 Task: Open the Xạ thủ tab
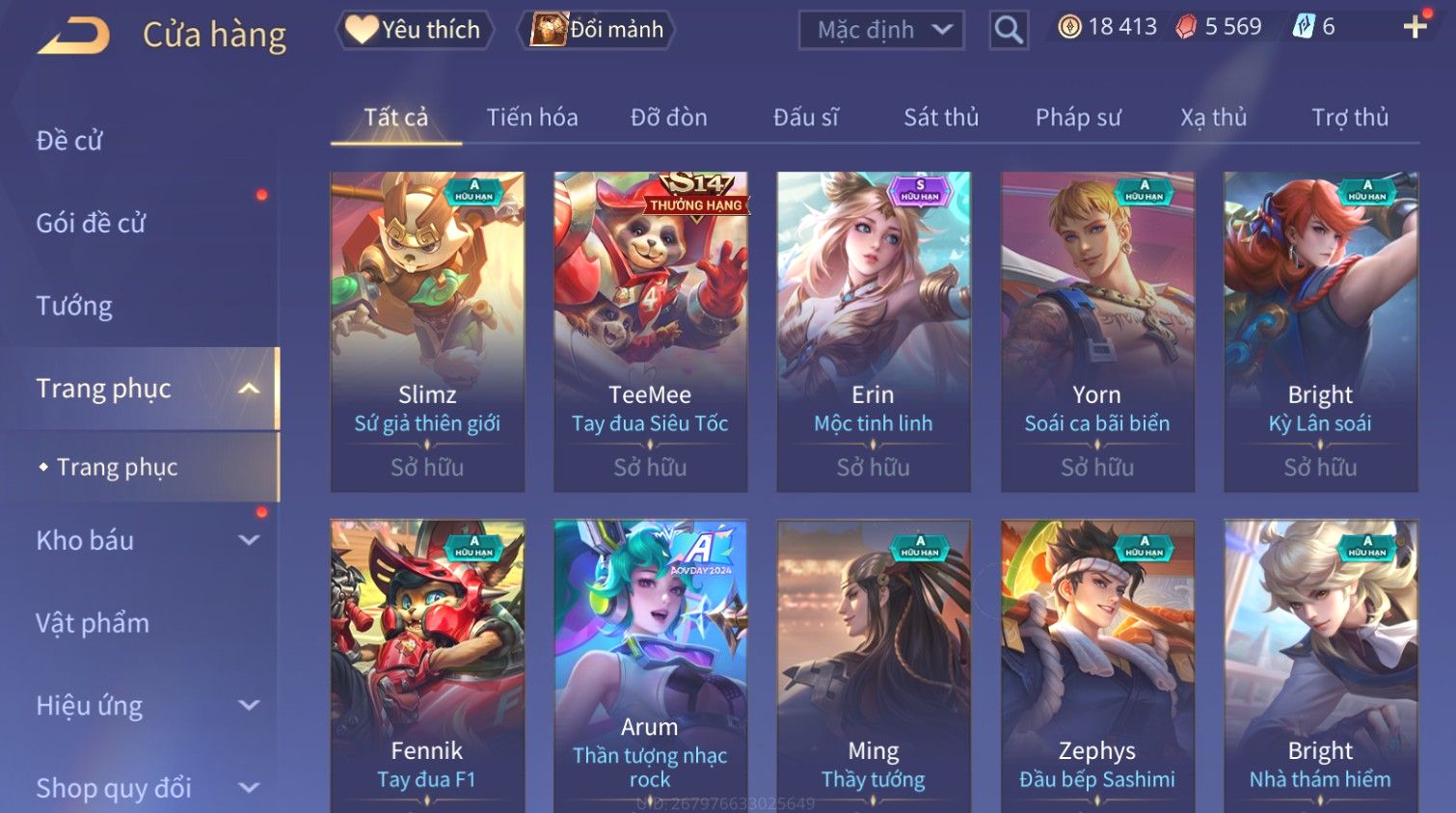1214,118
